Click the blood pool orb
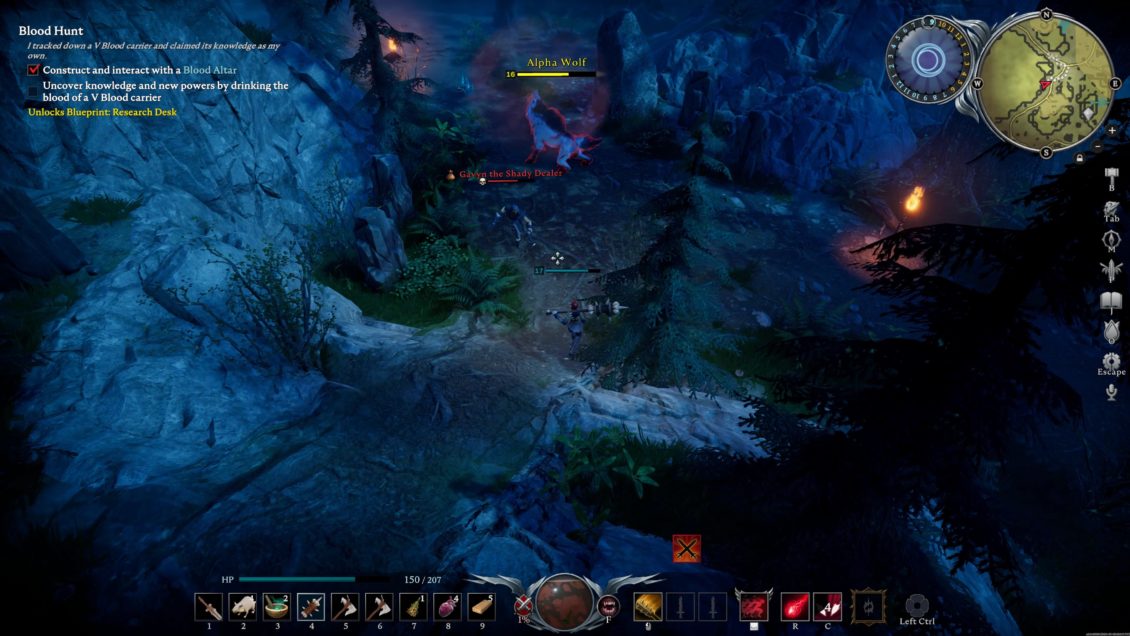1130x636 pixels. [x=565, y=602]
